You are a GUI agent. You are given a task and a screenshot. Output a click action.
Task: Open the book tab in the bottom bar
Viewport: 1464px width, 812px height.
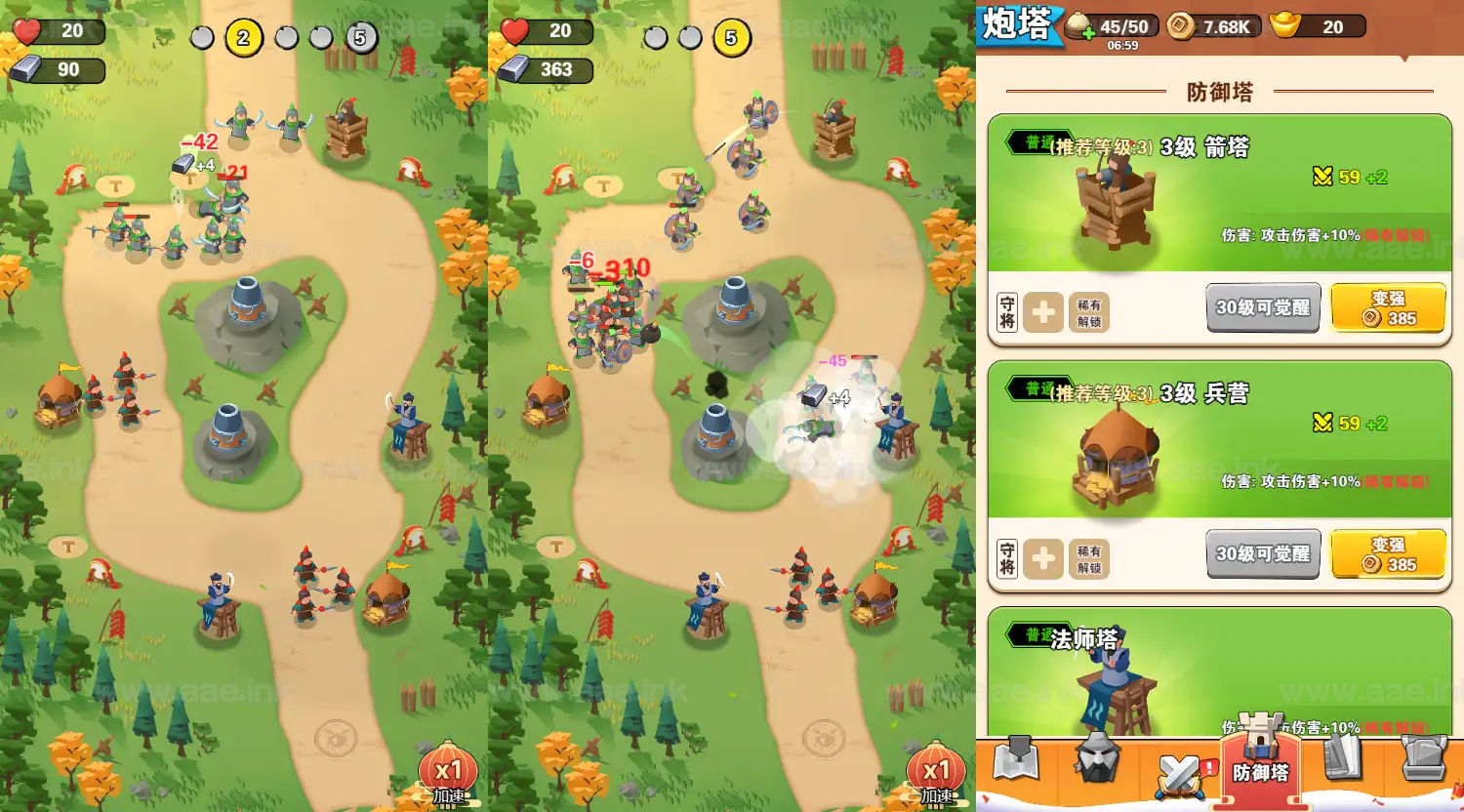[1343, 758]
